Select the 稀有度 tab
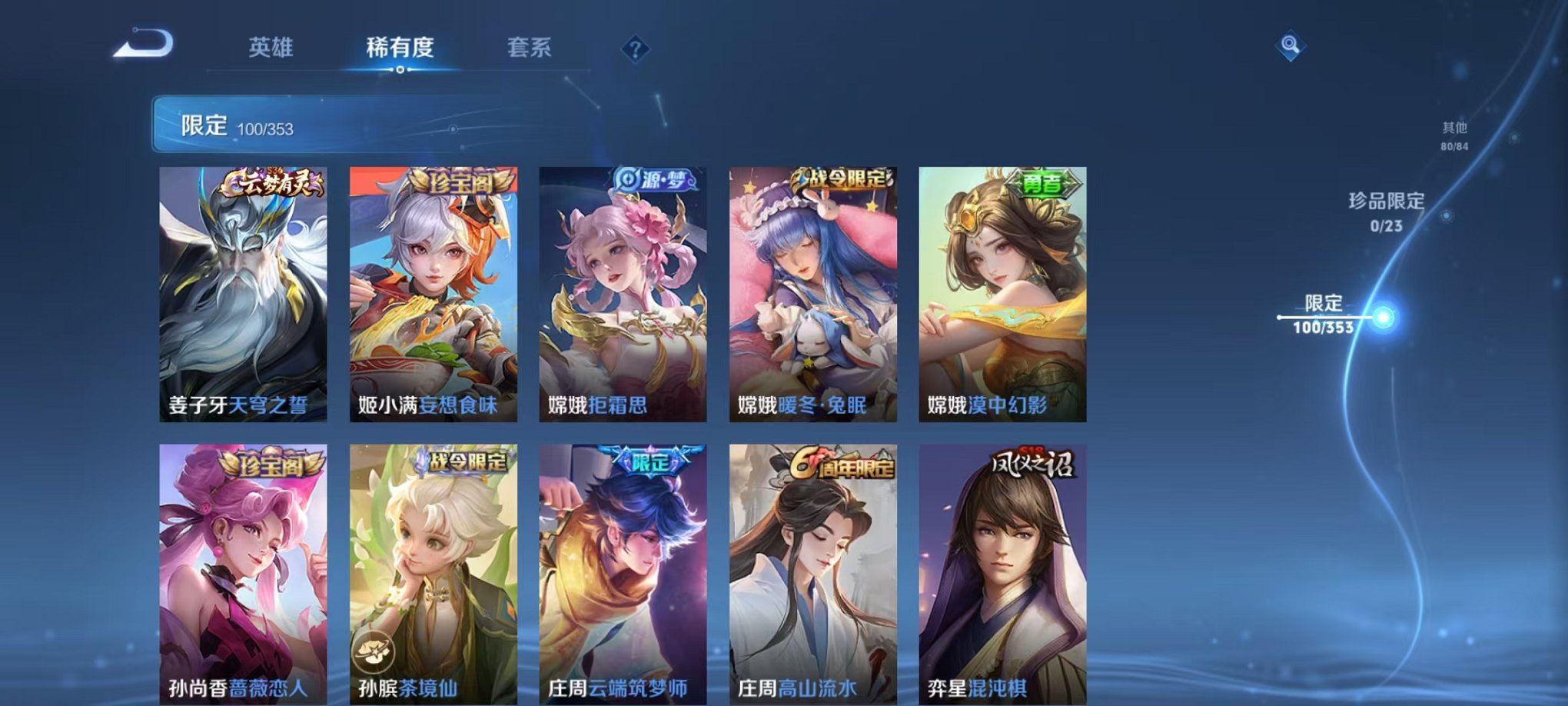This screenshot has width=1568, height=706. 400,48
